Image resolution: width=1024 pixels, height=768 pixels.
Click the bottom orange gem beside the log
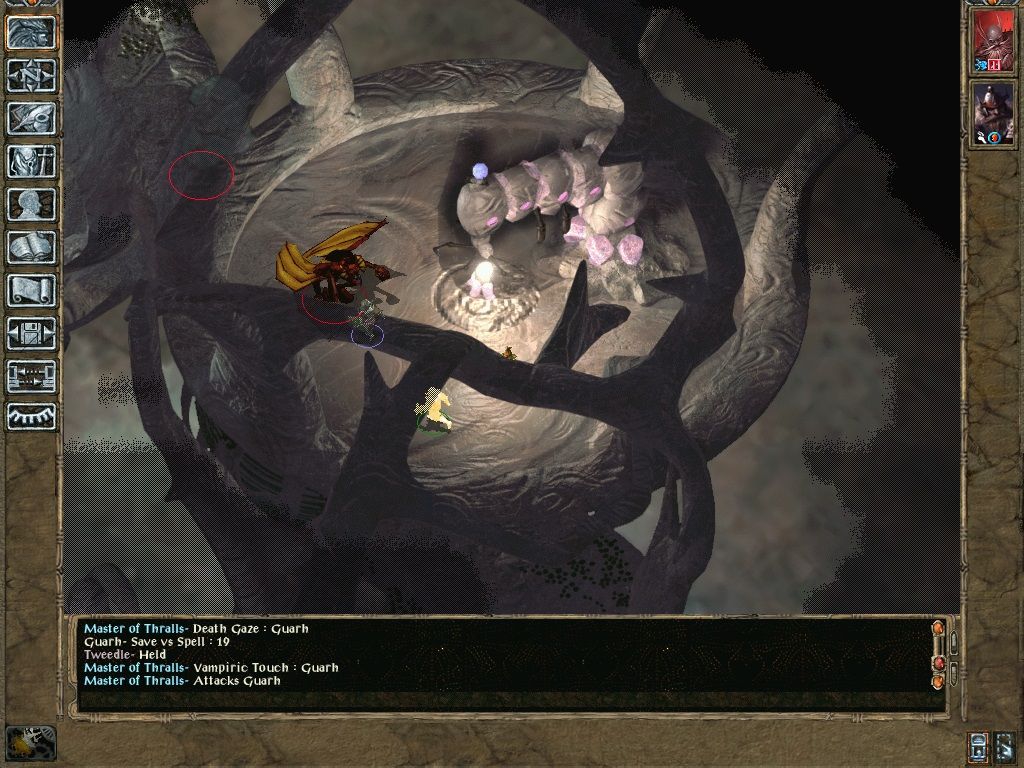[938, 682]
